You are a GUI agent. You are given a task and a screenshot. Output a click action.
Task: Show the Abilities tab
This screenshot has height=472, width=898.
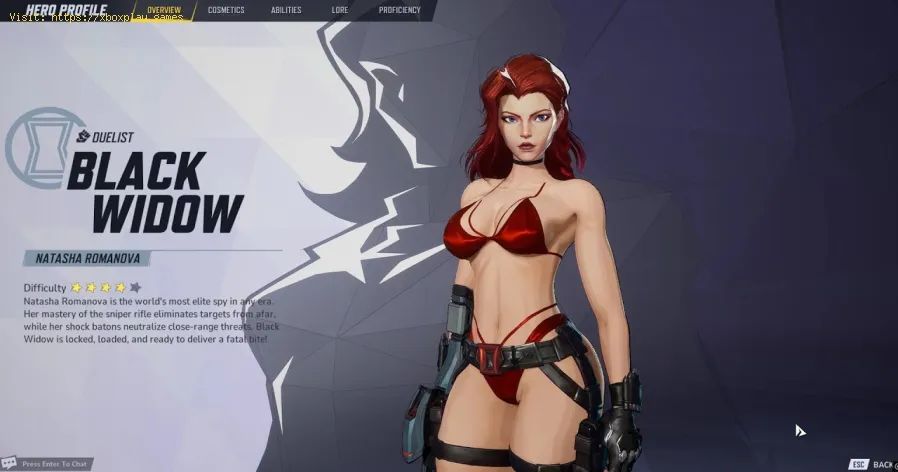click(286, 10)
